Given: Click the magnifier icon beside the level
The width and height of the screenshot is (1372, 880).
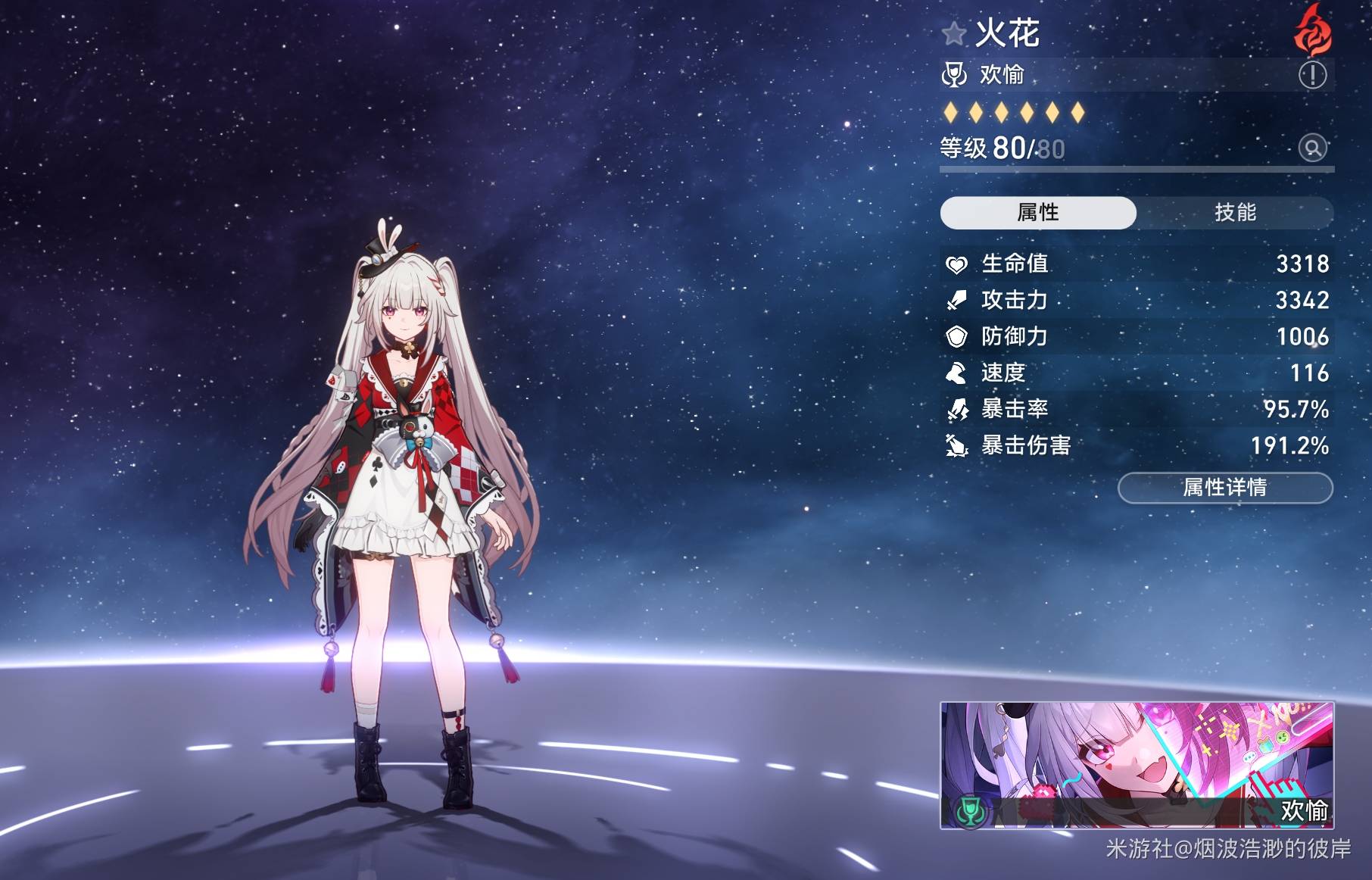Looking at the screenshot, I should (1313, 148).
